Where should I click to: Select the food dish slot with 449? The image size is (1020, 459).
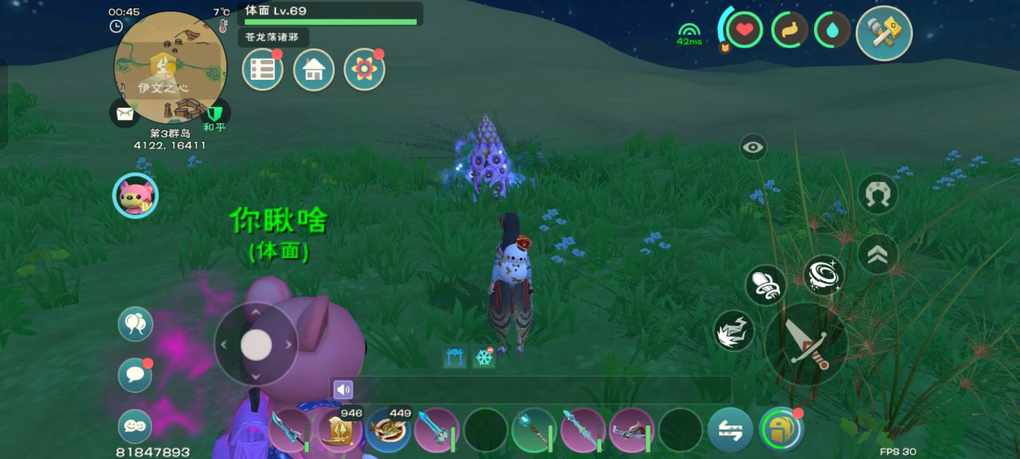point(387,431)
